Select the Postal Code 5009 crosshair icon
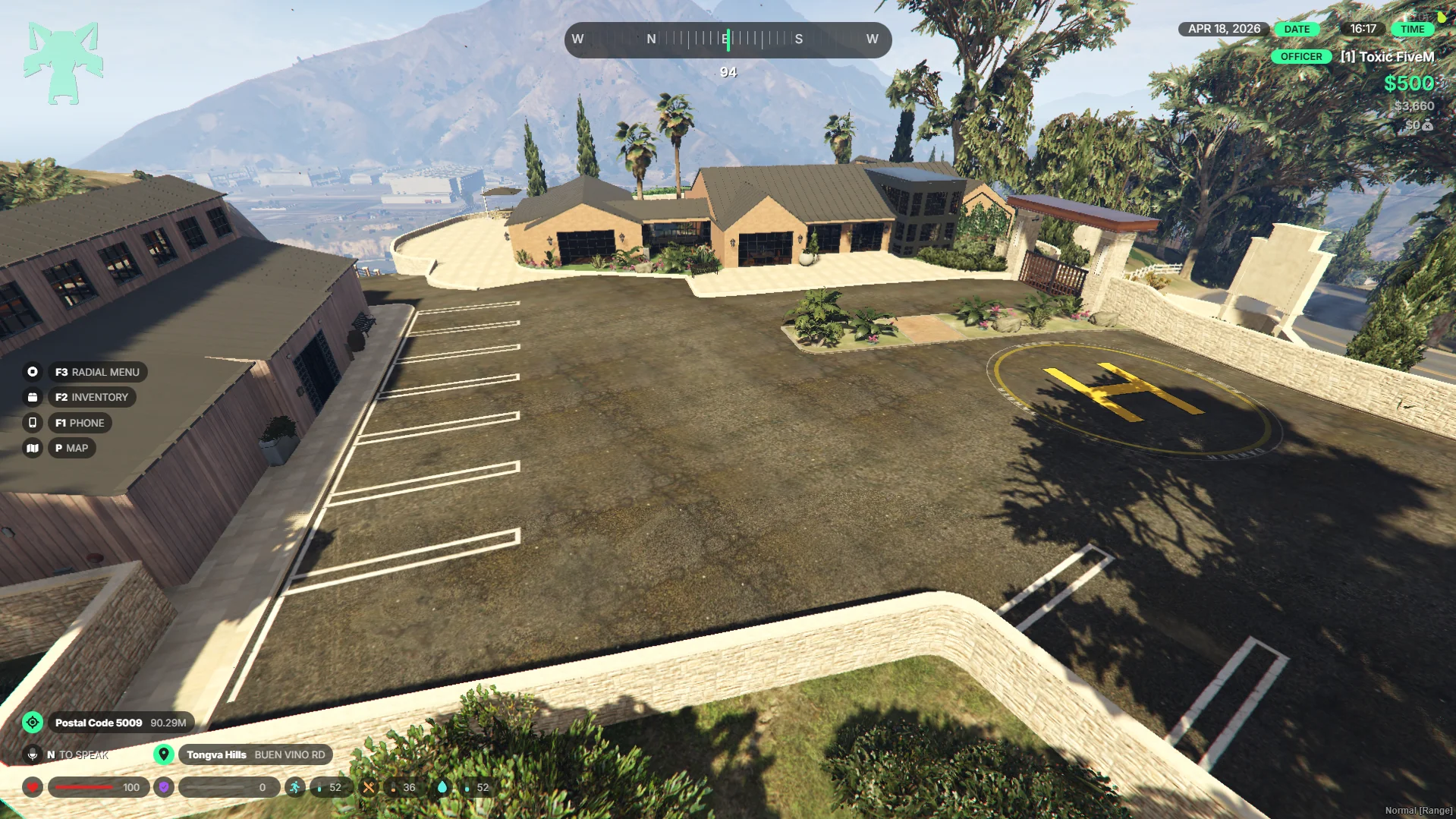The height and width of the screenshot is (819, 1456). click(33, 723)
